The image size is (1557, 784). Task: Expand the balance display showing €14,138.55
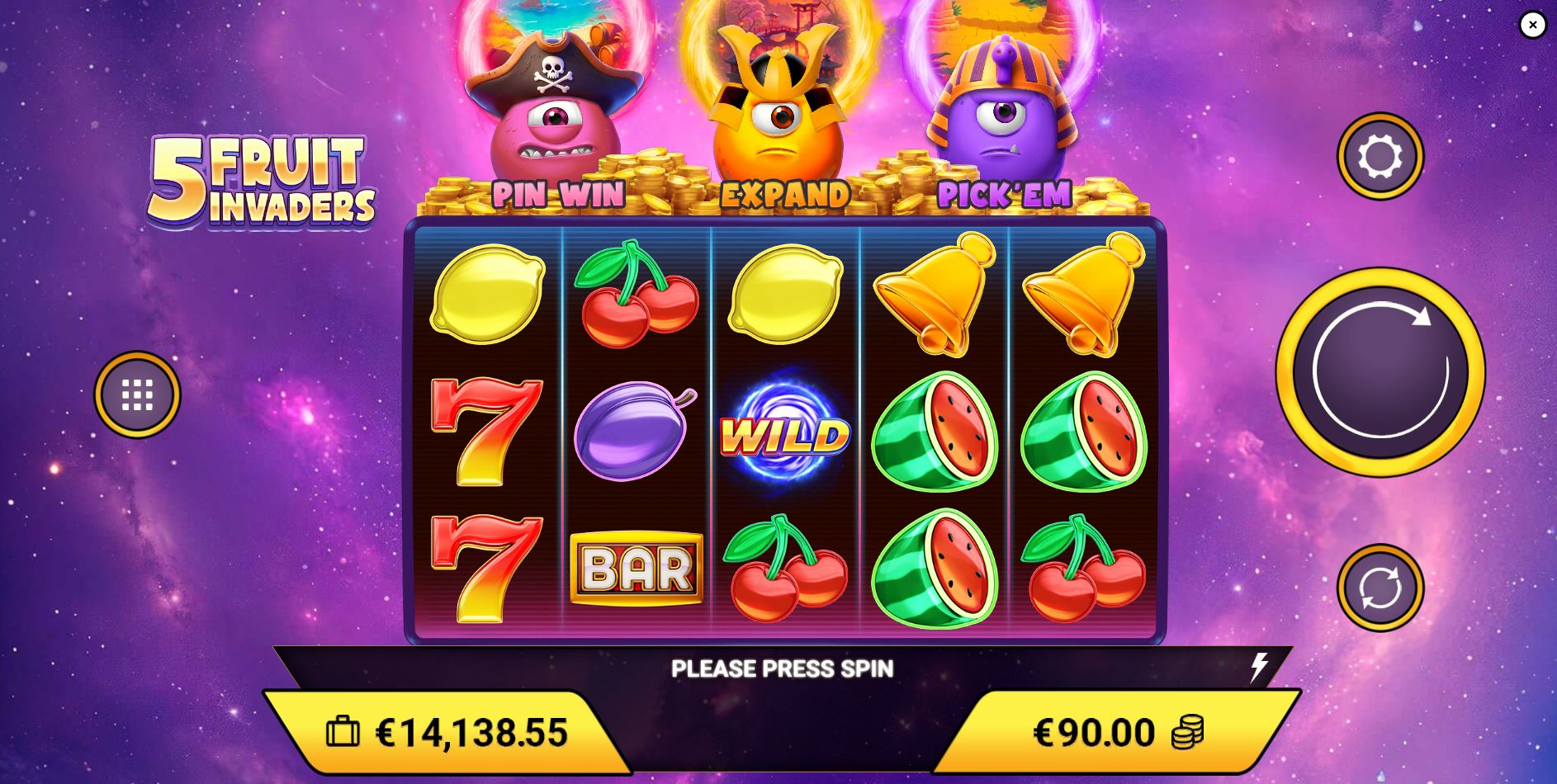(475, 730)
